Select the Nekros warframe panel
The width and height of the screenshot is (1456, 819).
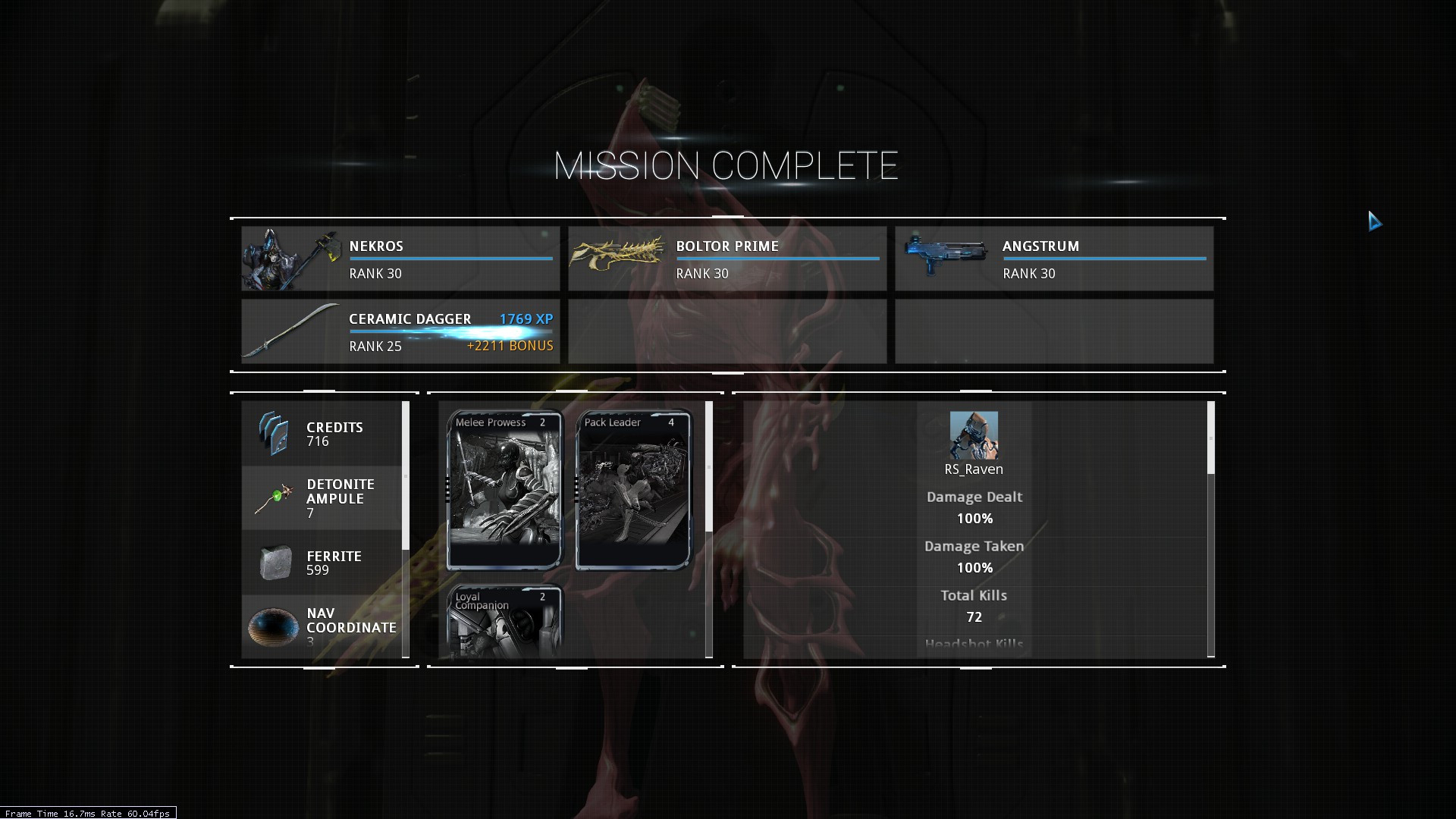[x=400, y=259]
